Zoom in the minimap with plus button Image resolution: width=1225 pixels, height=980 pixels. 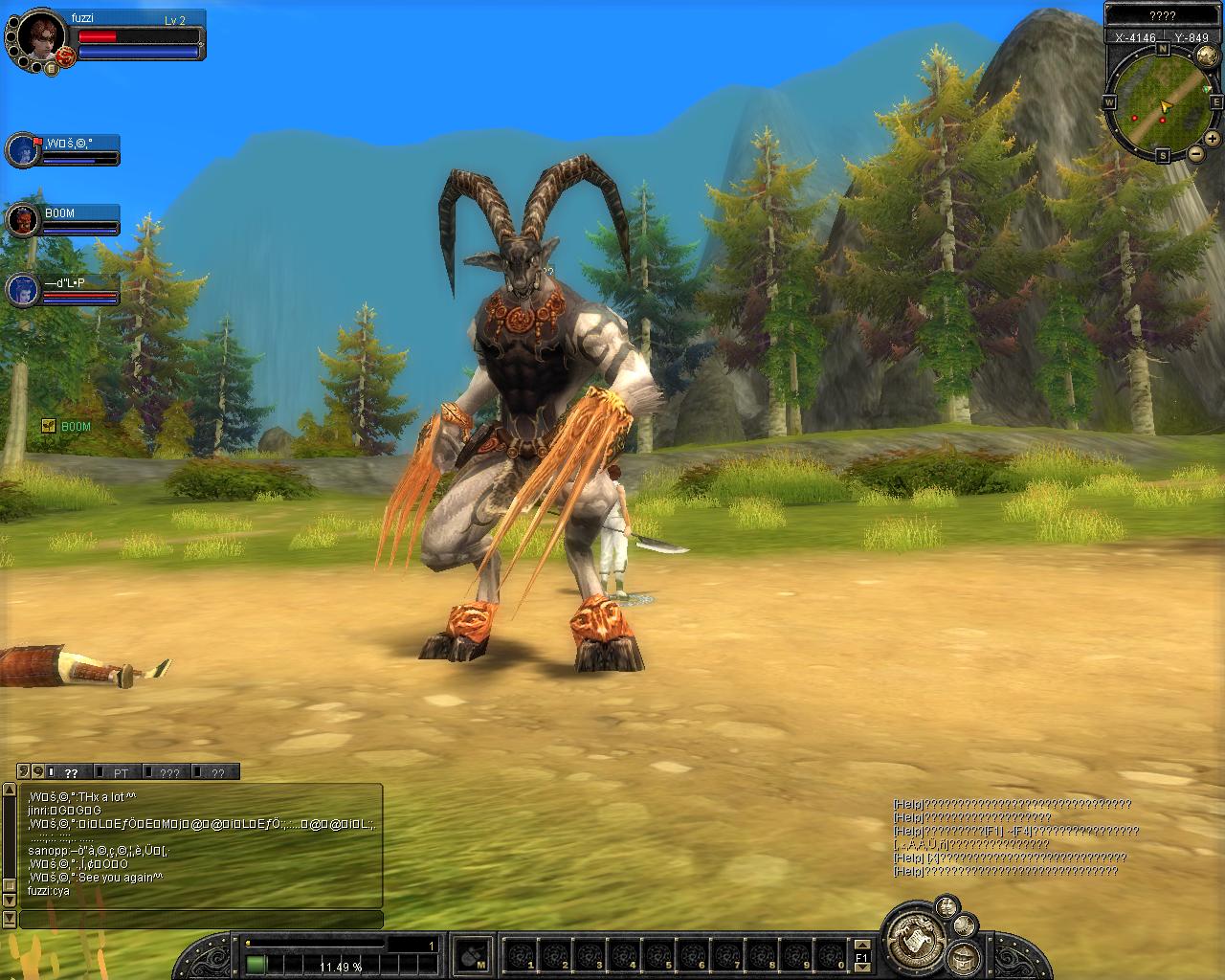click(x=1213, y=138)
